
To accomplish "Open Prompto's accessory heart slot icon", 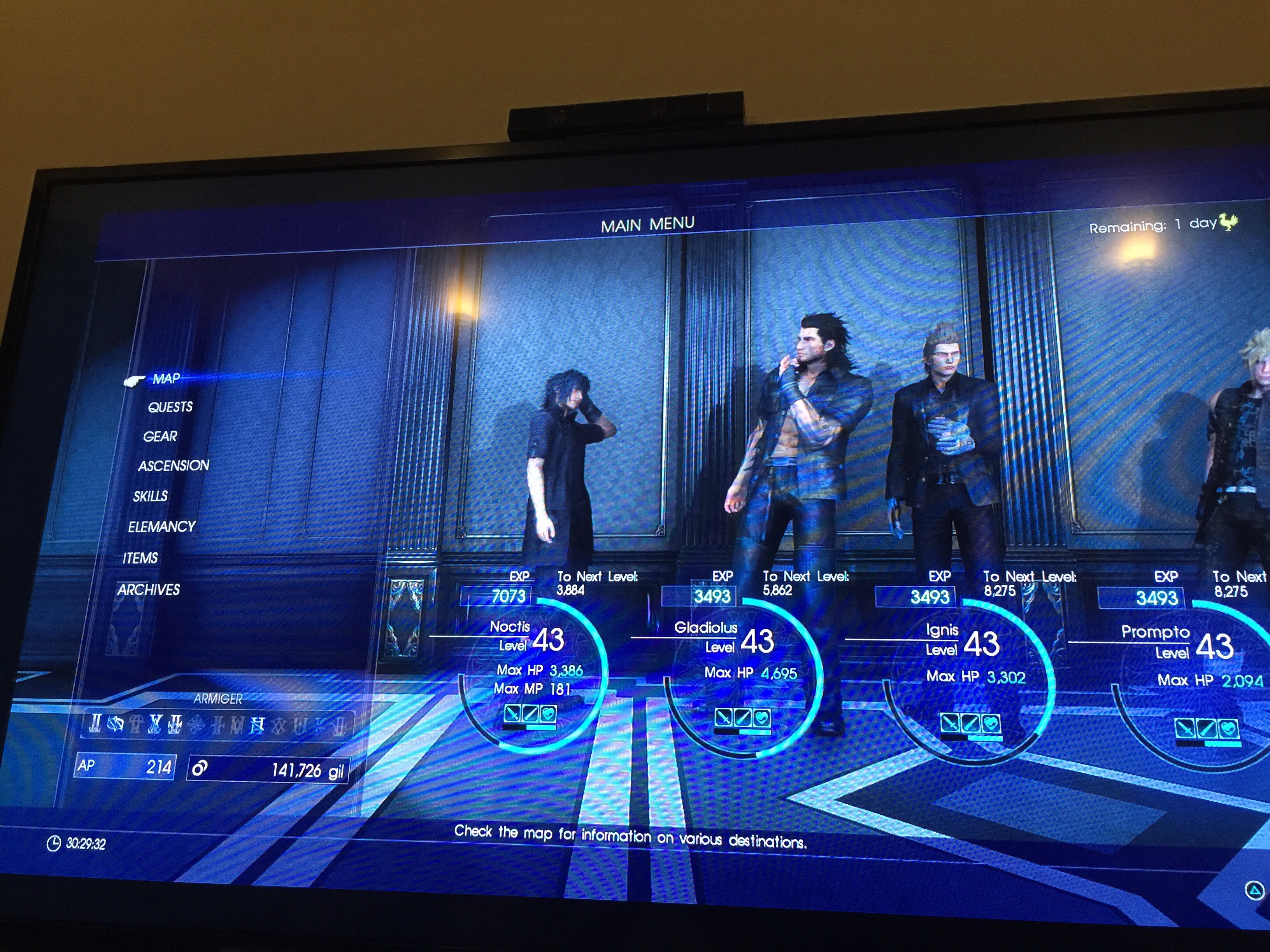I will tap(1229, 729).
